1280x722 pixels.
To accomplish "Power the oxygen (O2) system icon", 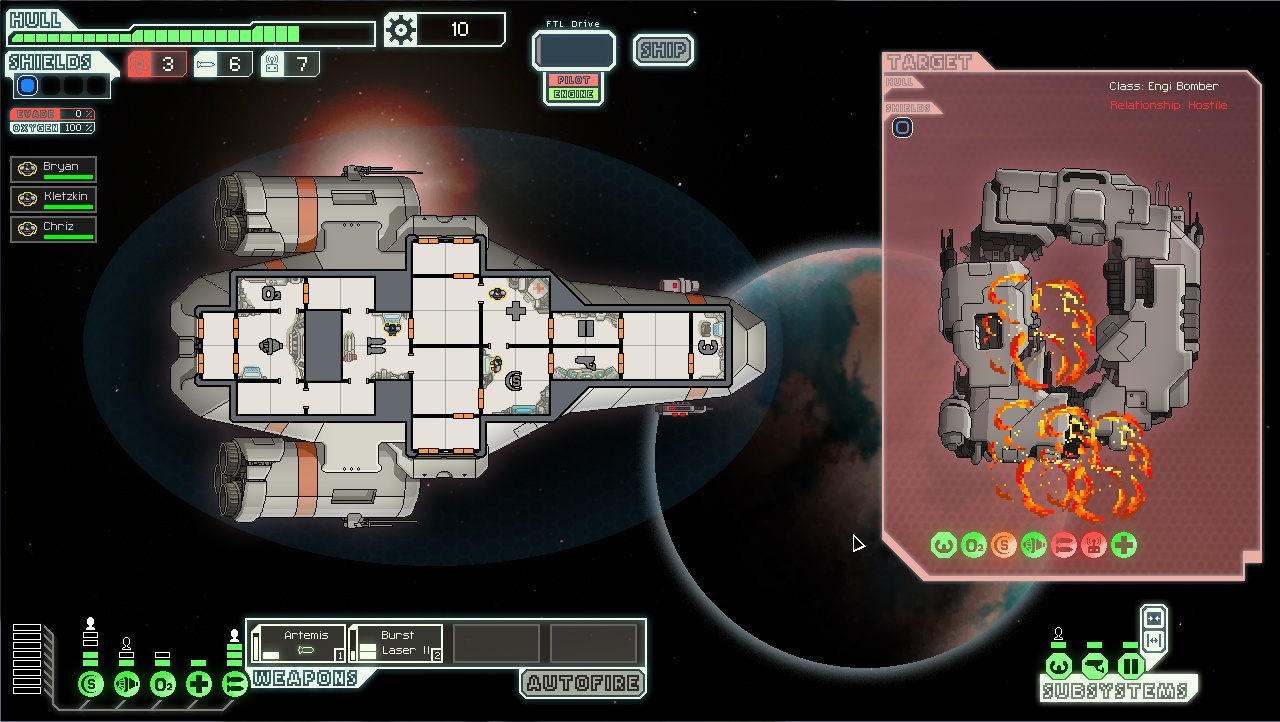I will pos(163,684).
